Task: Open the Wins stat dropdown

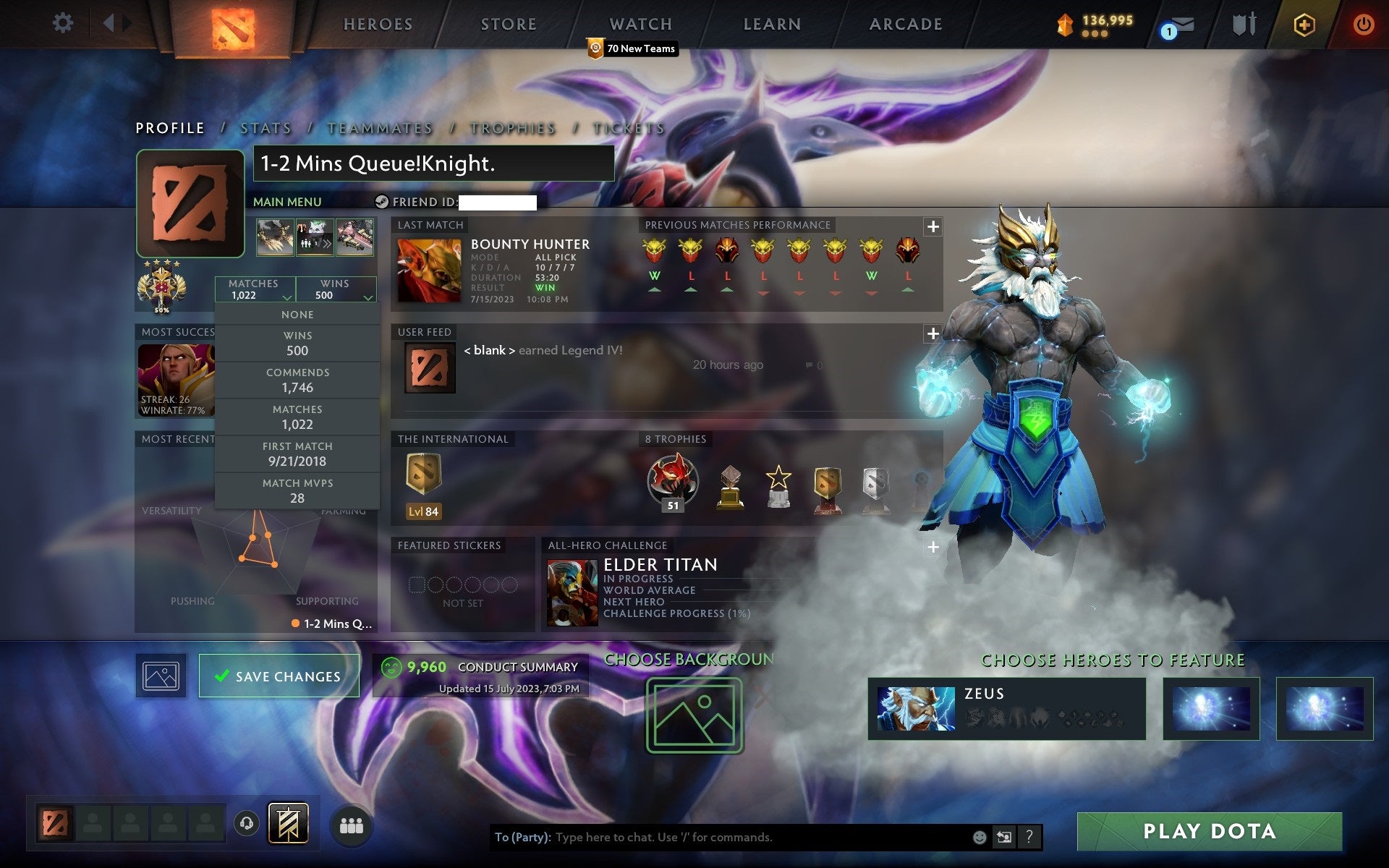Action: (x=336, y=289)
